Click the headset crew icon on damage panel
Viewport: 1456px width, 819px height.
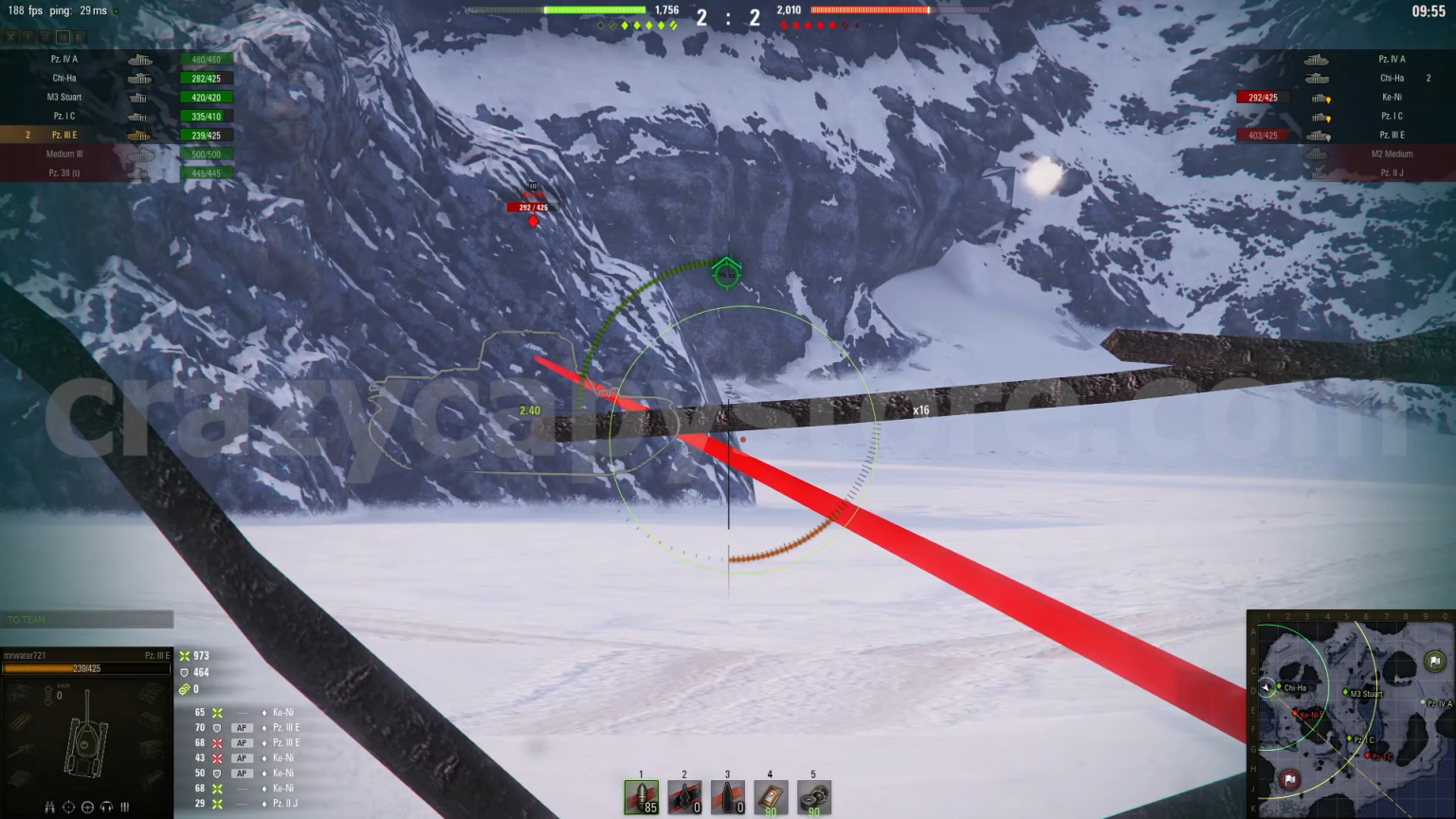pyautogui.click(x=106, y=808)
